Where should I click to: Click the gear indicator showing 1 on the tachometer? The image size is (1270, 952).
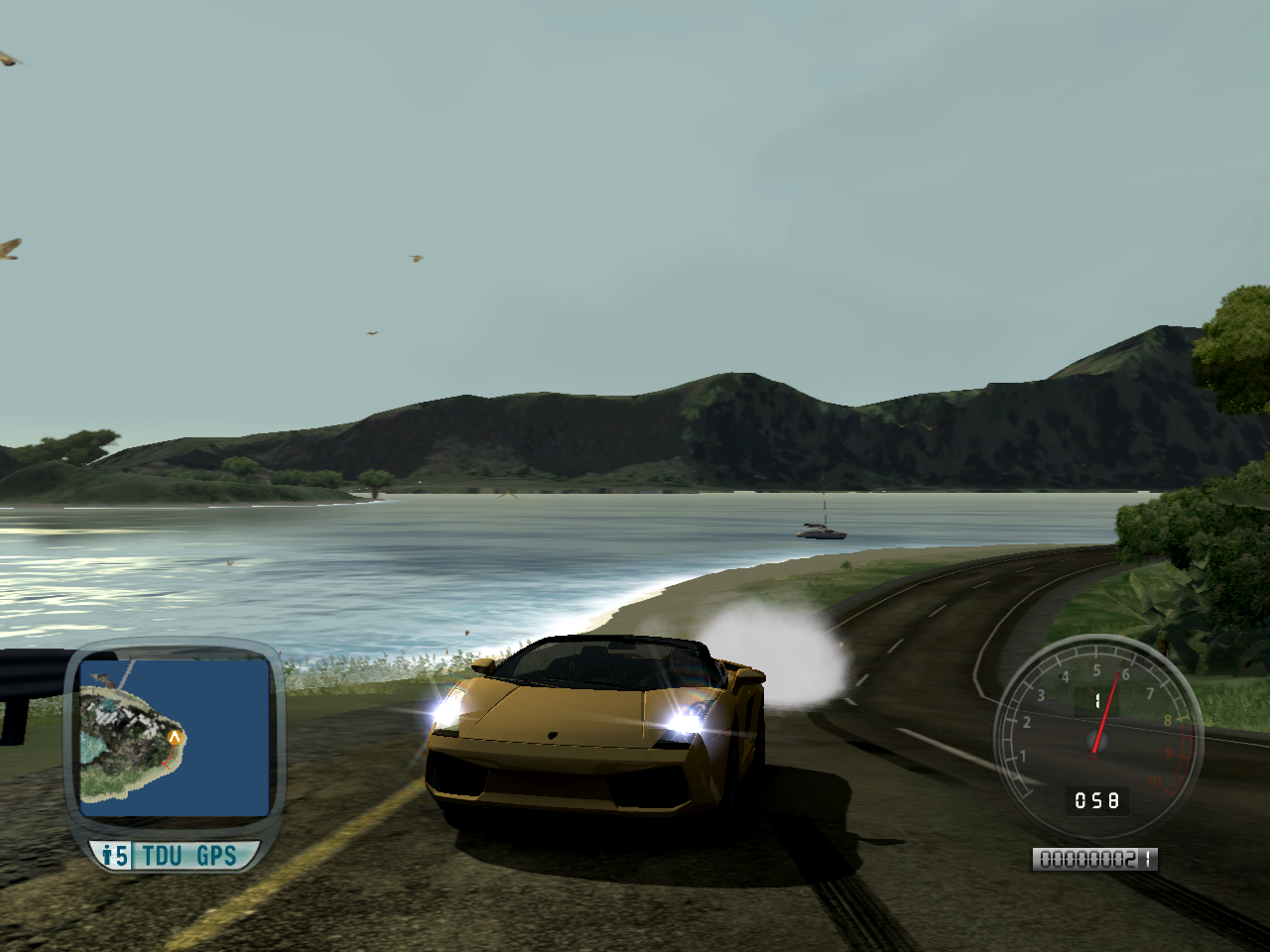pyautogui.click(x=1097, y=699)
